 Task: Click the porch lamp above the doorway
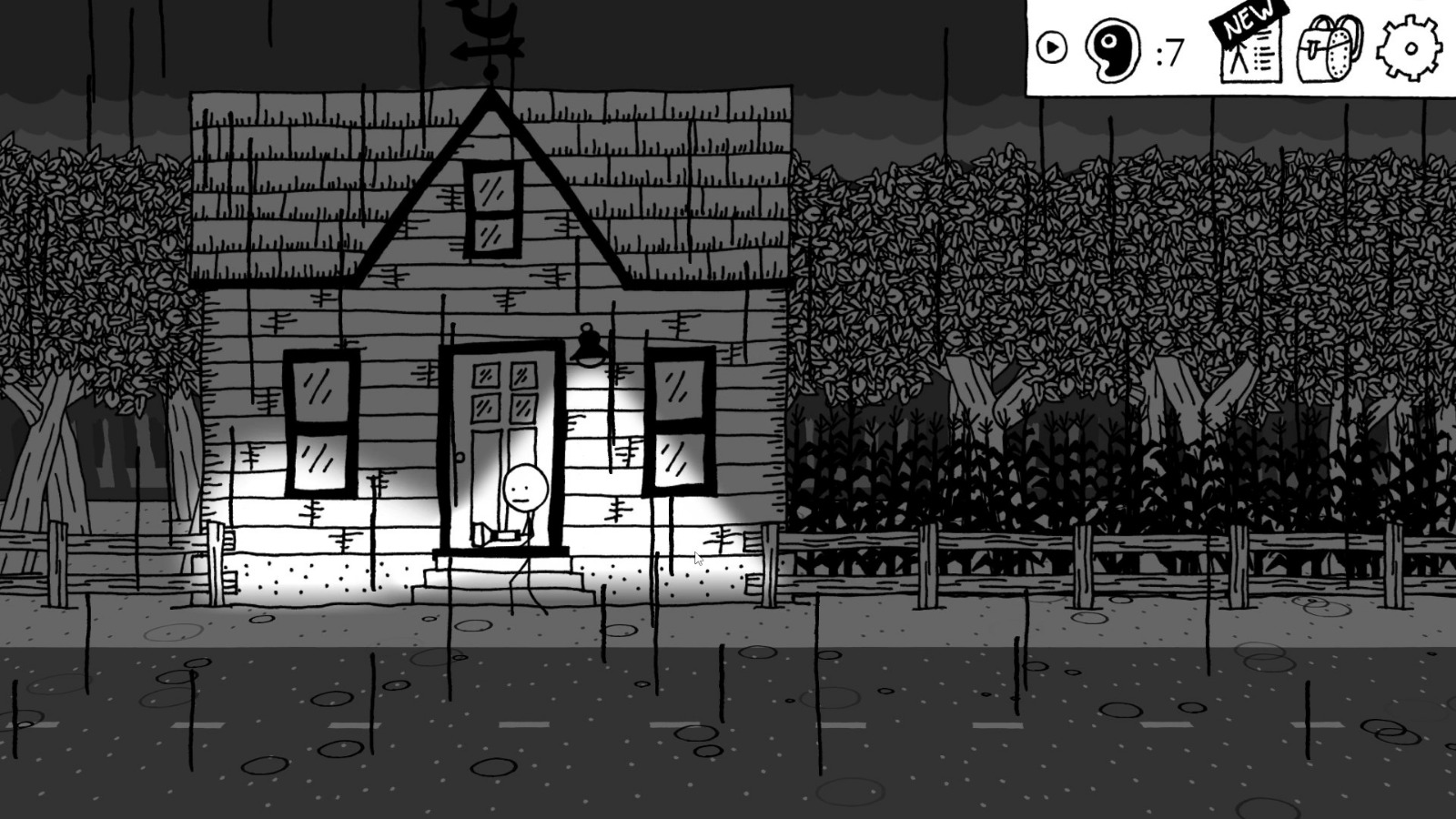coord(587,346)
